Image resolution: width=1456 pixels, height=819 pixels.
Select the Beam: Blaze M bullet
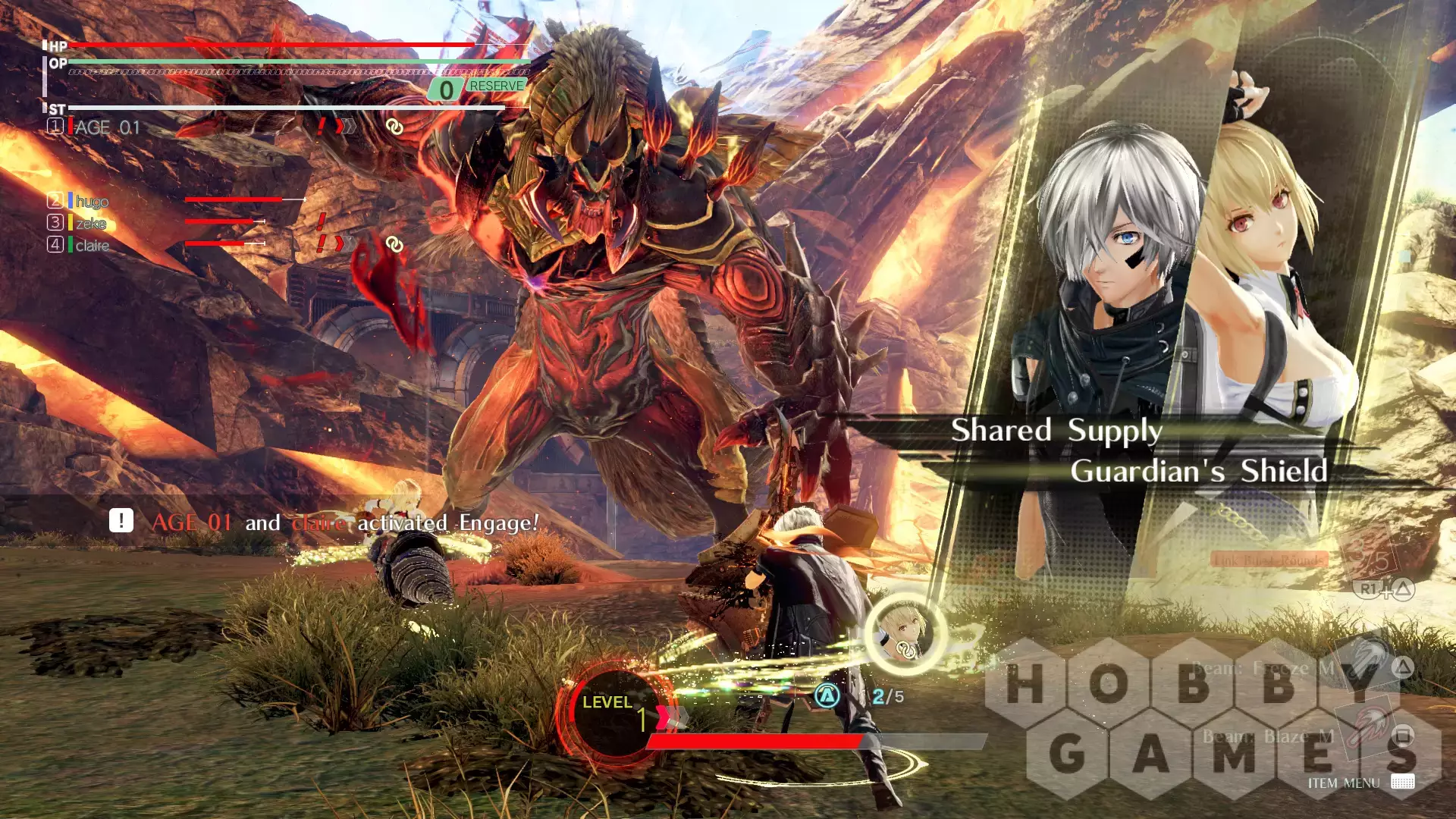1268,736
